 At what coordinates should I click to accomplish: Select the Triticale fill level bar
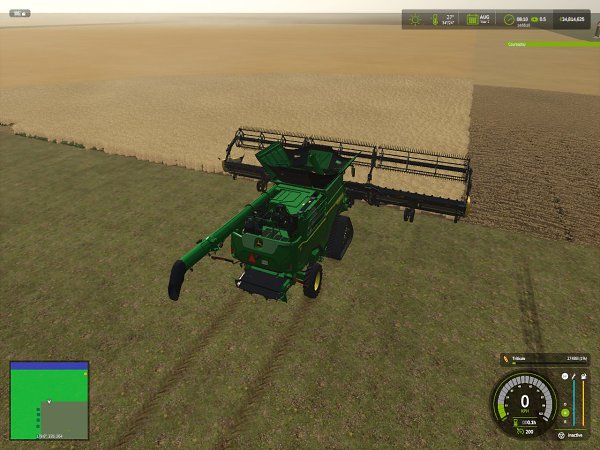(x=546, y=357)
